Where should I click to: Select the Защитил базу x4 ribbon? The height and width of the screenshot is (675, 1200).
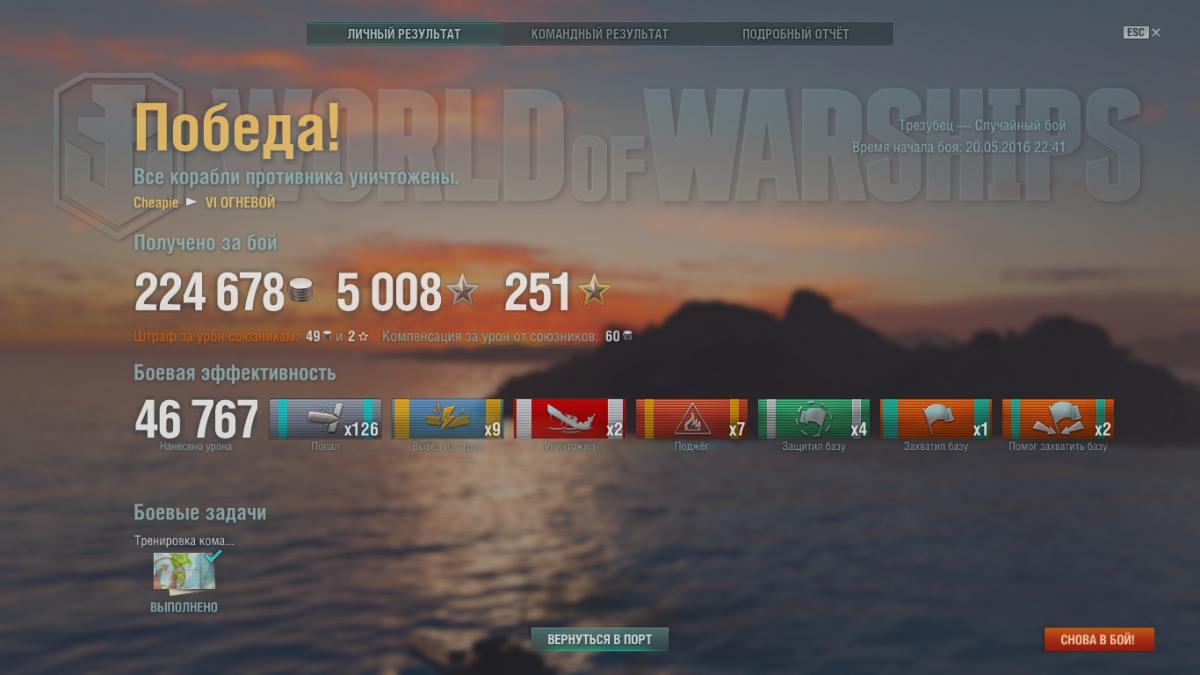(x=813, y=419)
